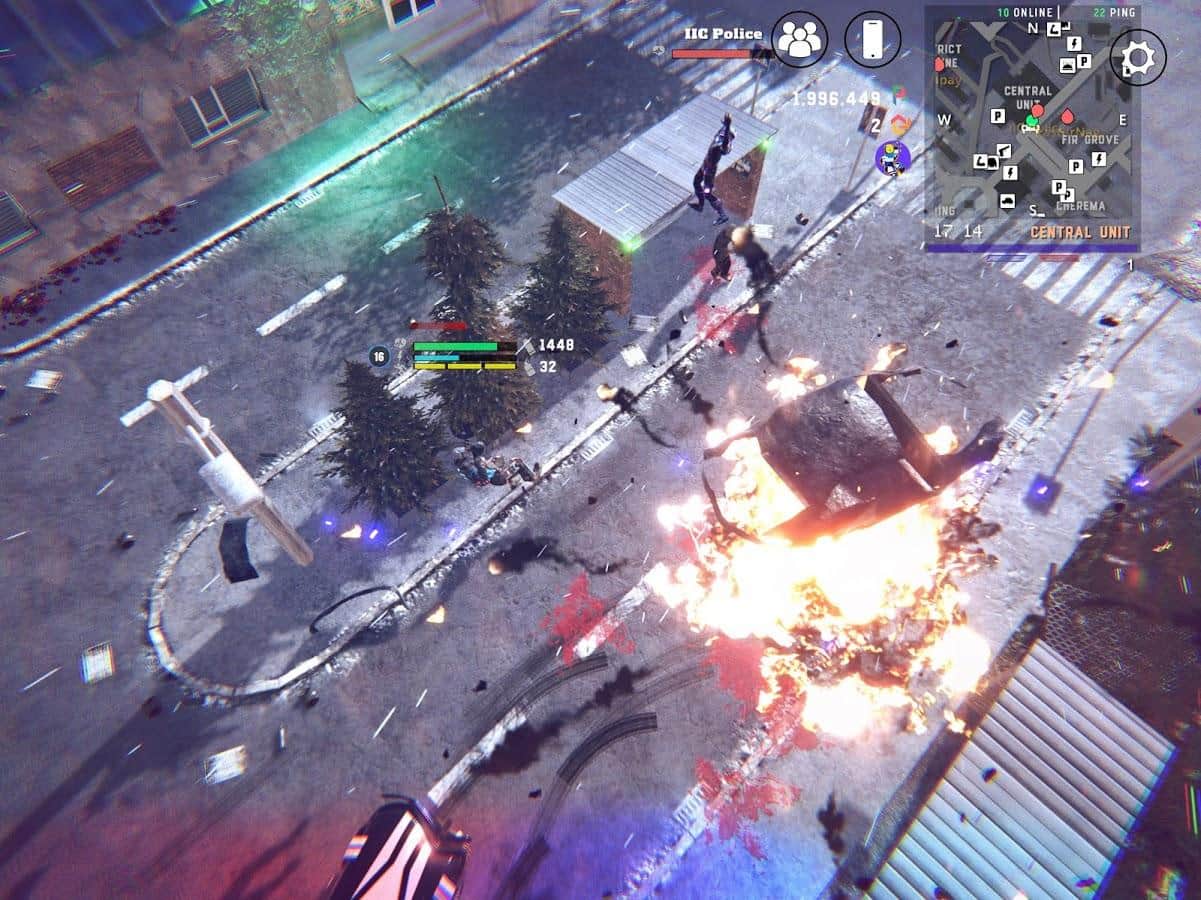Open the smartphone menu

872,39
